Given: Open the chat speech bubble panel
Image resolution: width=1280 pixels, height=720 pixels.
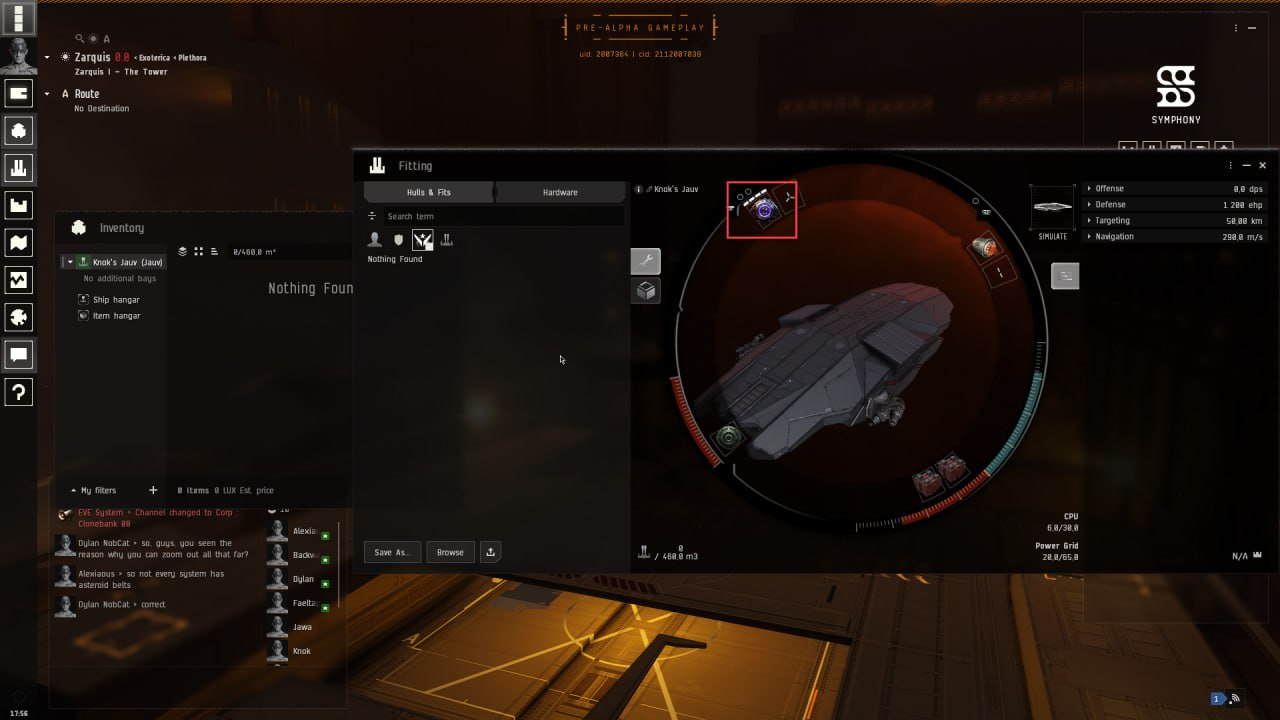Looking at the screenshot, I should coord(18,354).
